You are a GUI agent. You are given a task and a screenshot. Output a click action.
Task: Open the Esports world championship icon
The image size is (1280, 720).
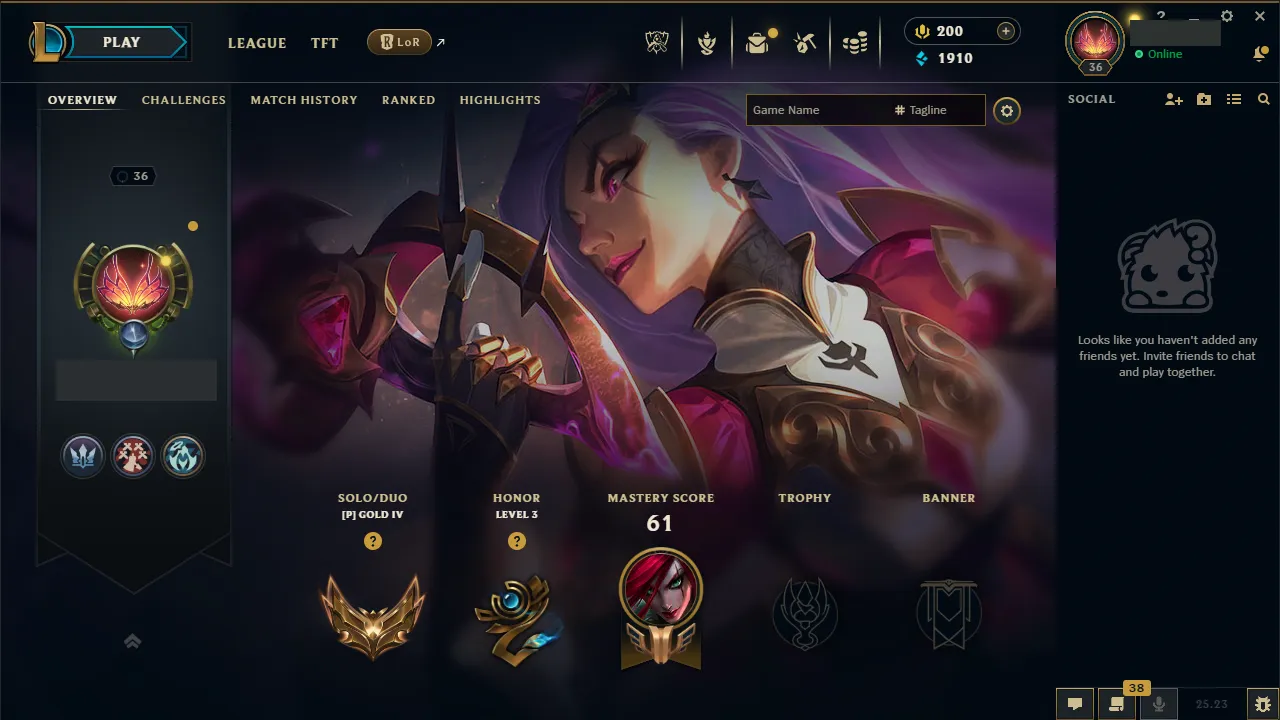[x=656, y=41]
